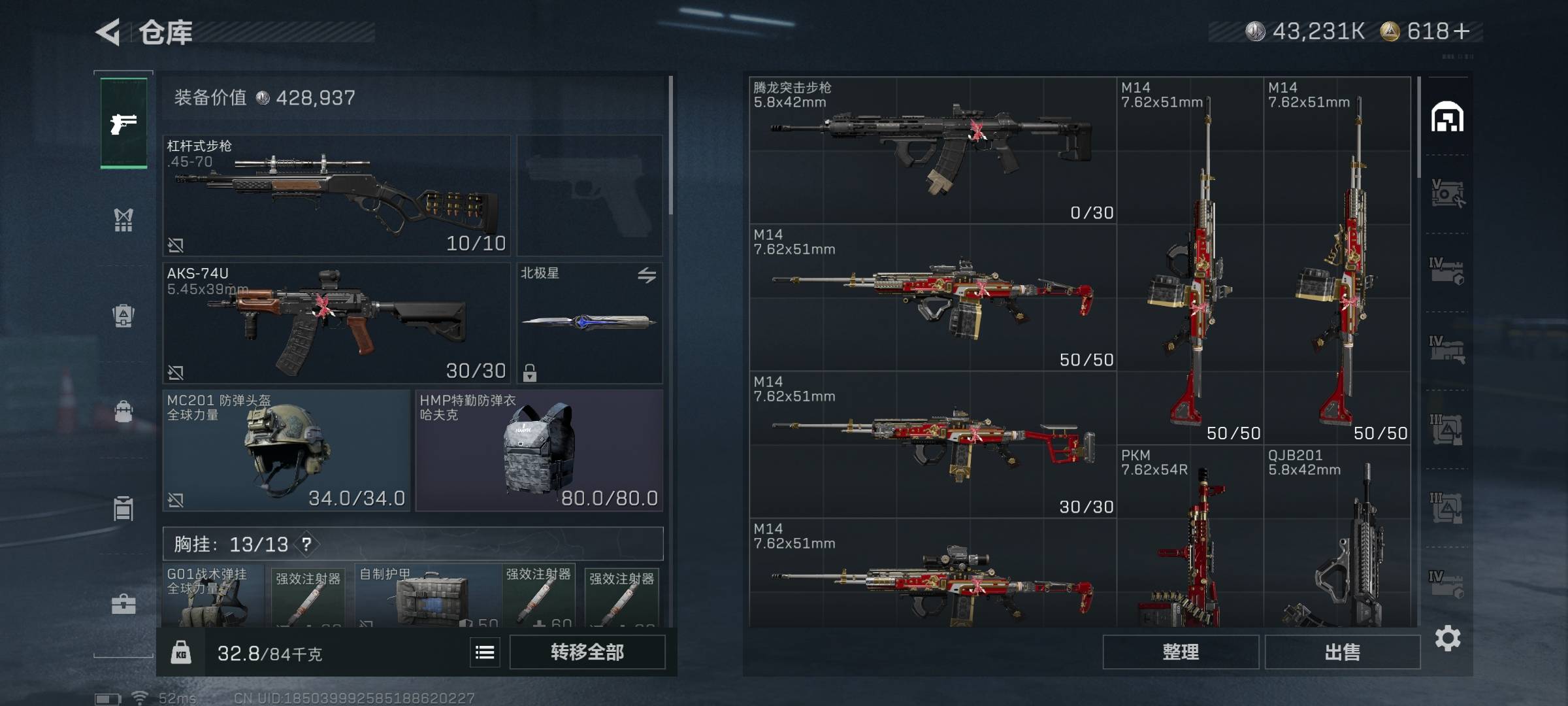This screenshot has width=1568, height=706.
Task: Add more gold currency with plus
Action: pos(1463,31)
